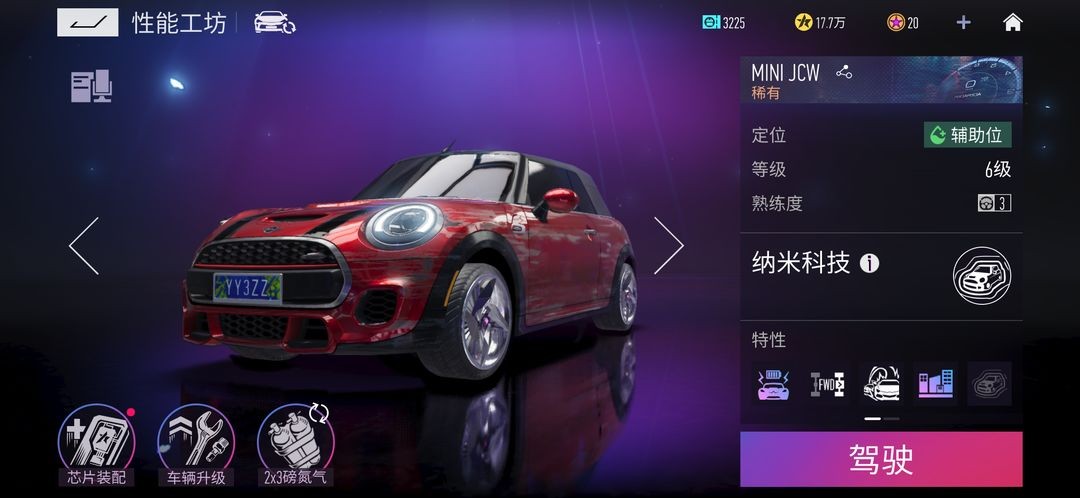Share the MINI JCW
Viewport: 1080px width, 498px height.
click(x=844, y=72)
